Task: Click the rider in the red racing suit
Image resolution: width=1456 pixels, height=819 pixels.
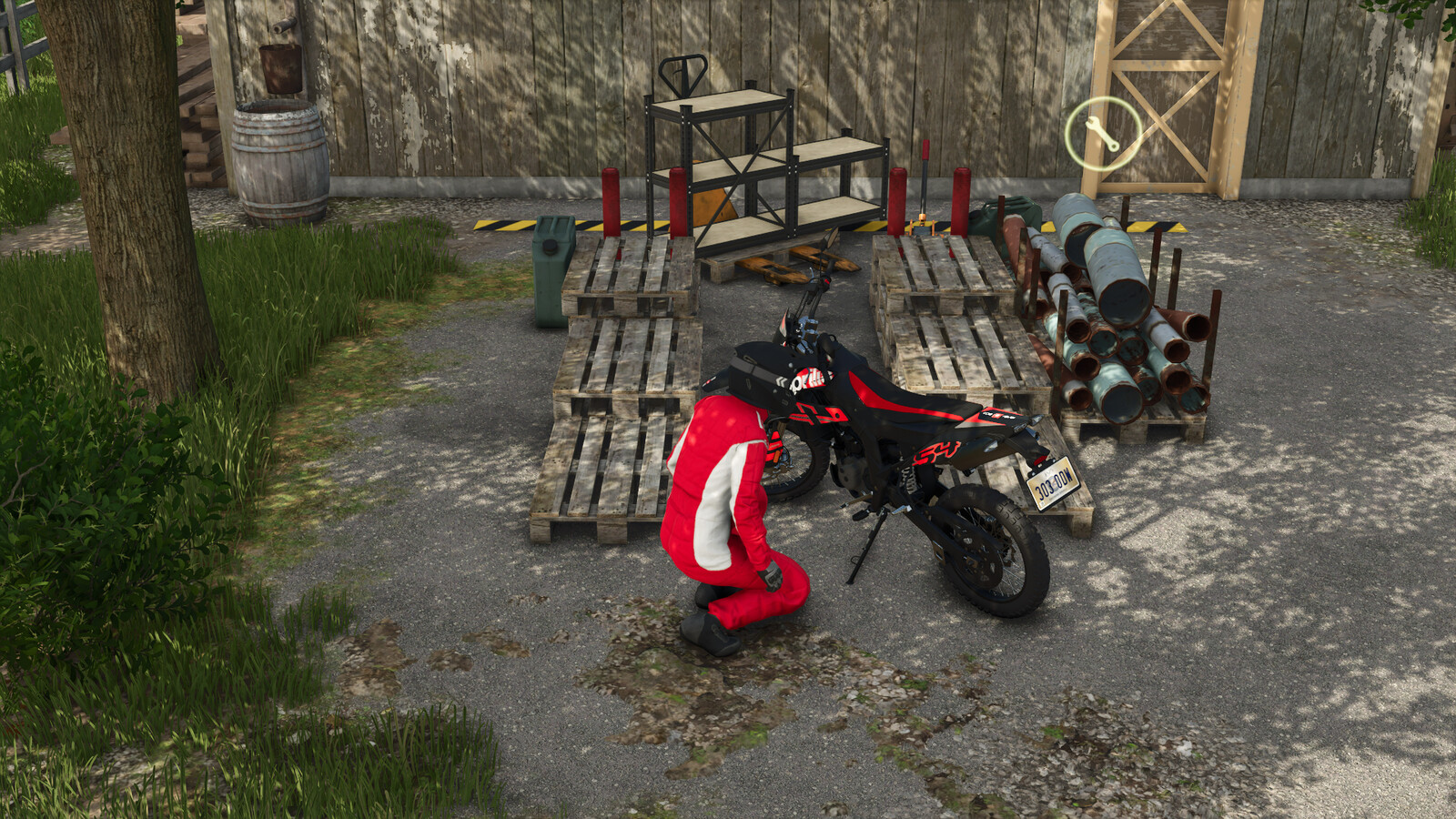Action: click(728, 510)
